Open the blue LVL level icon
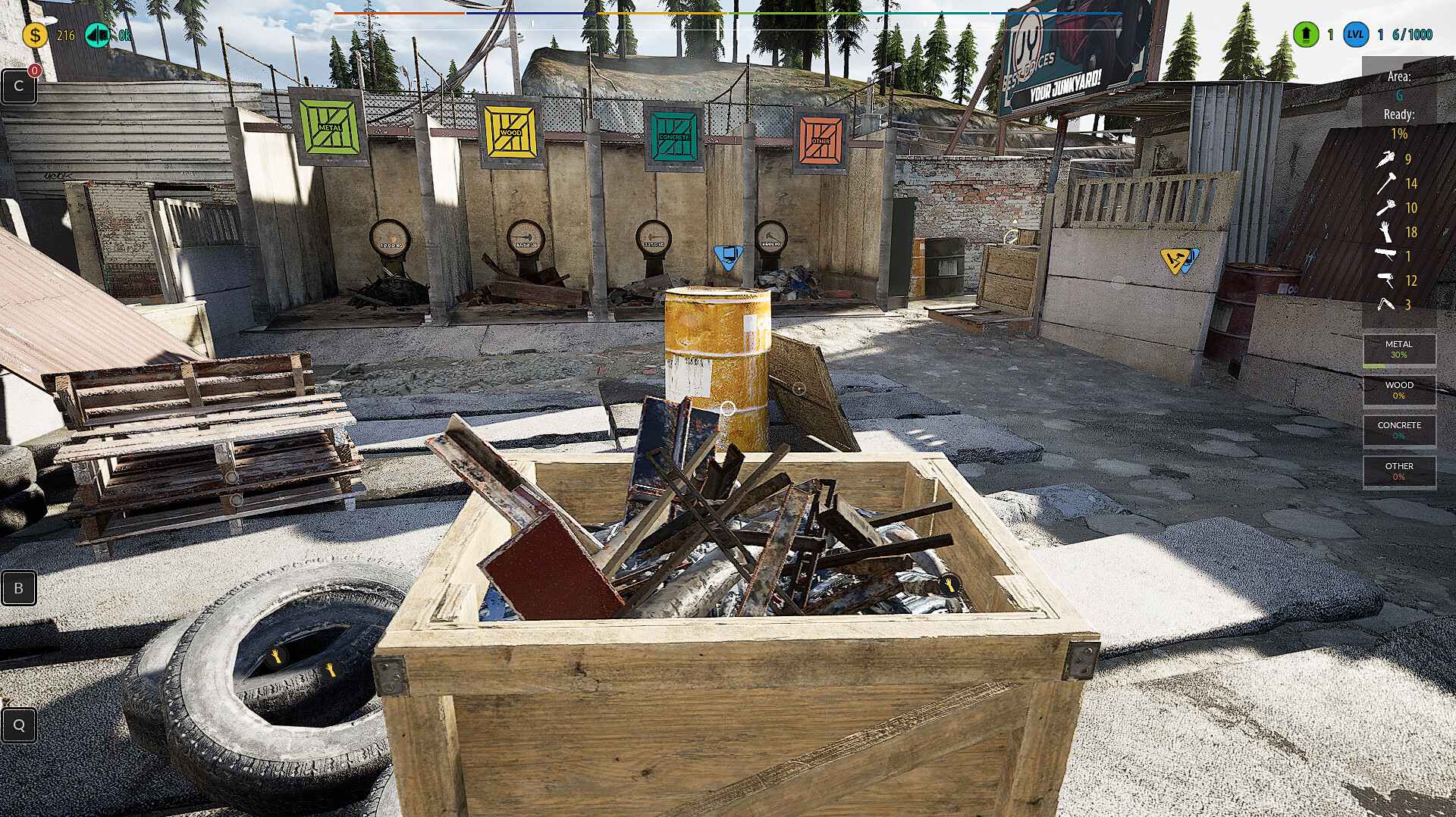Viewport: 1456px width, 817px height. [1354, 33]
